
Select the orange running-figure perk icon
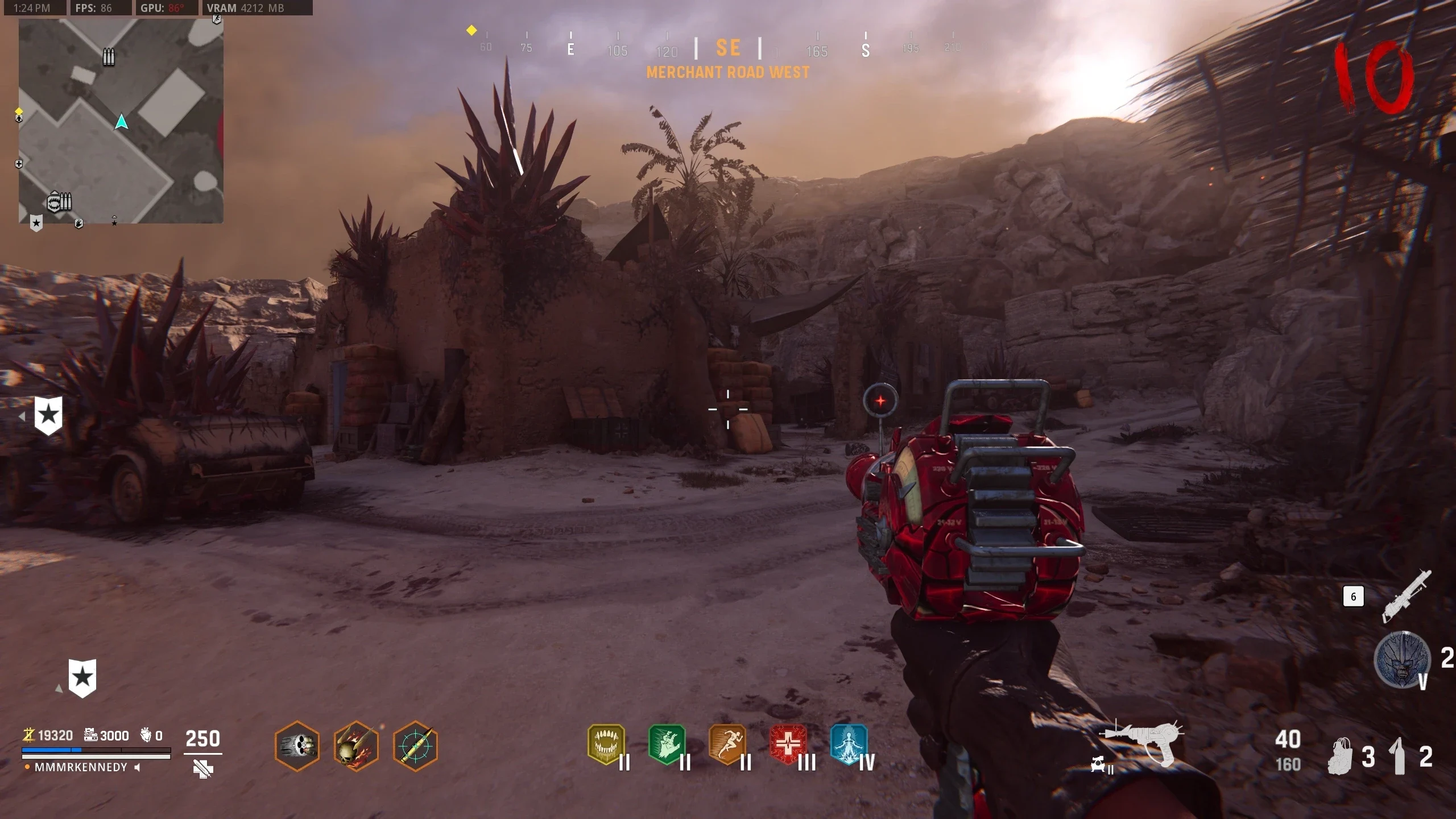[727, 744]
